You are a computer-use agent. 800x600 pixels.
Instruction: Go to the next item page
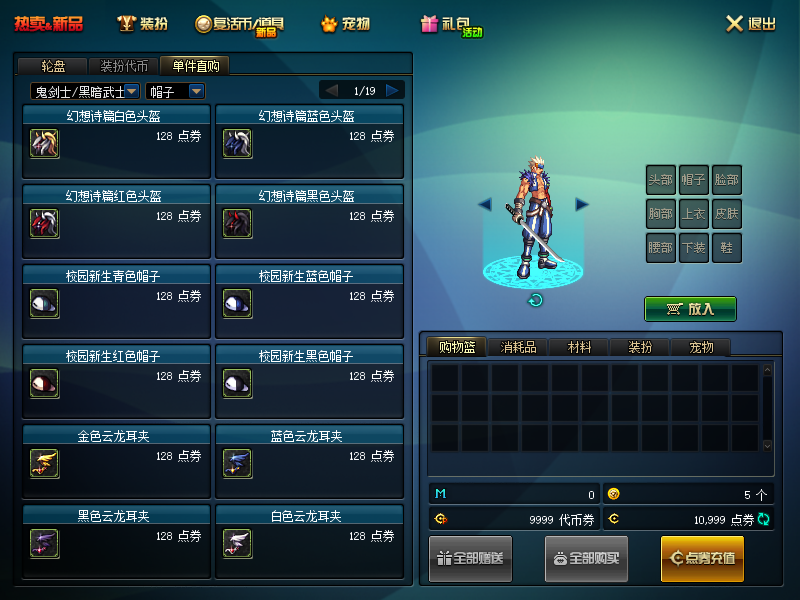(x=393, y=91)
